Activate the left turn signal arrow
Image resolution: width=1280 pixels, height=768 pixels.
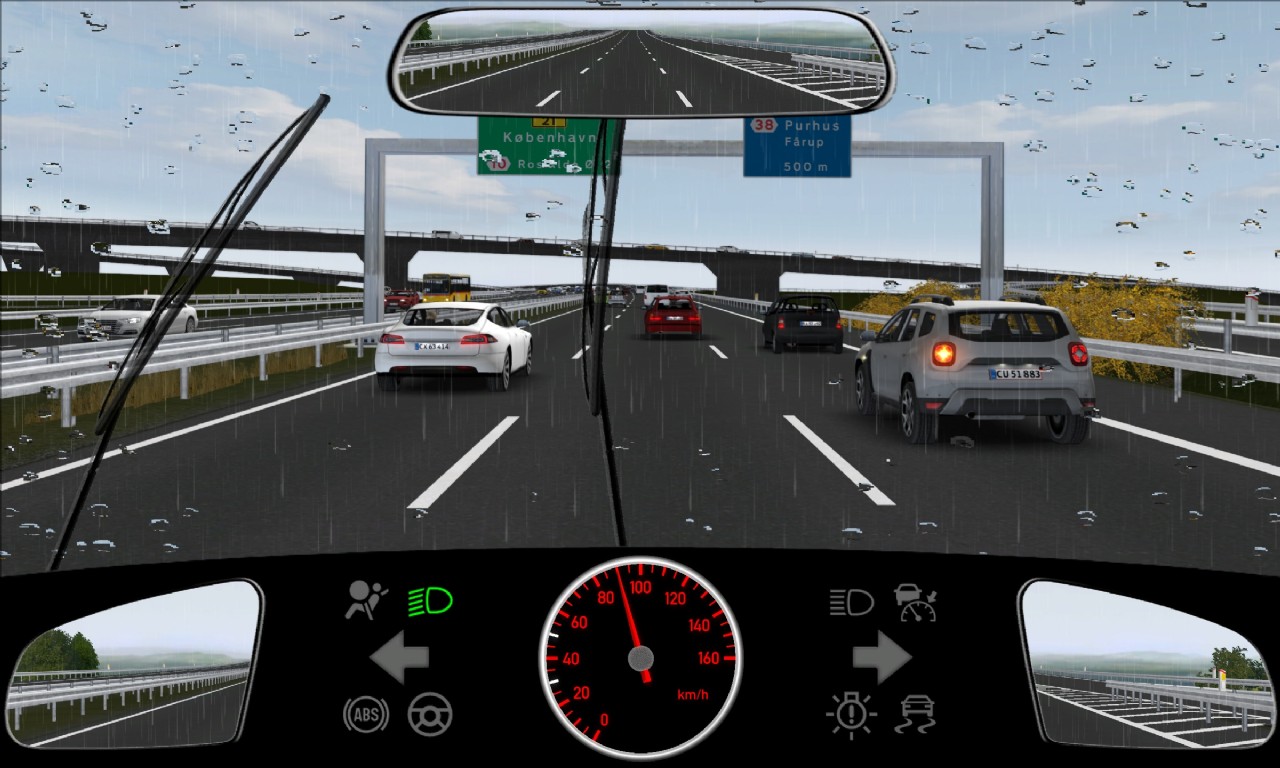(x=399, y=657)
